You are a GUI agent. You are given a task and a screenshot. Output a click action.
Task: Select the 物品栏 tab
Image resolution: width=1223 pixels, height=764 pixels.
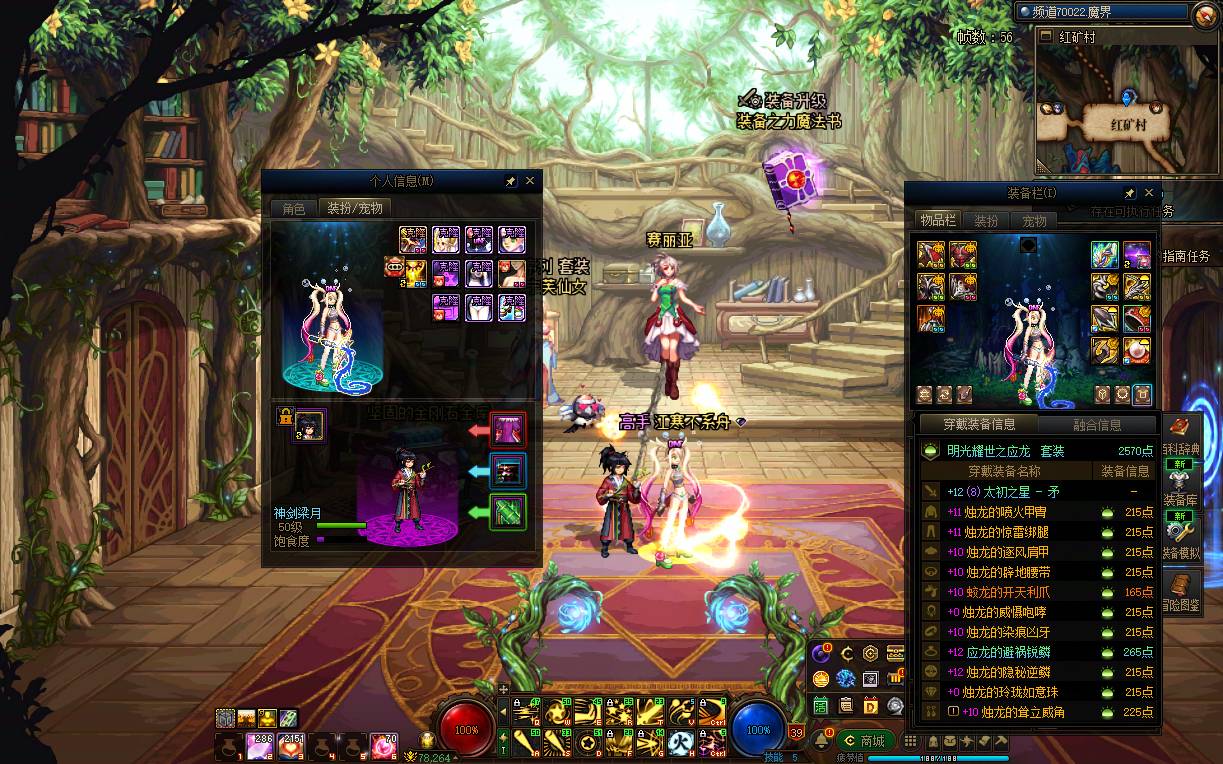(x=938, y=221)
